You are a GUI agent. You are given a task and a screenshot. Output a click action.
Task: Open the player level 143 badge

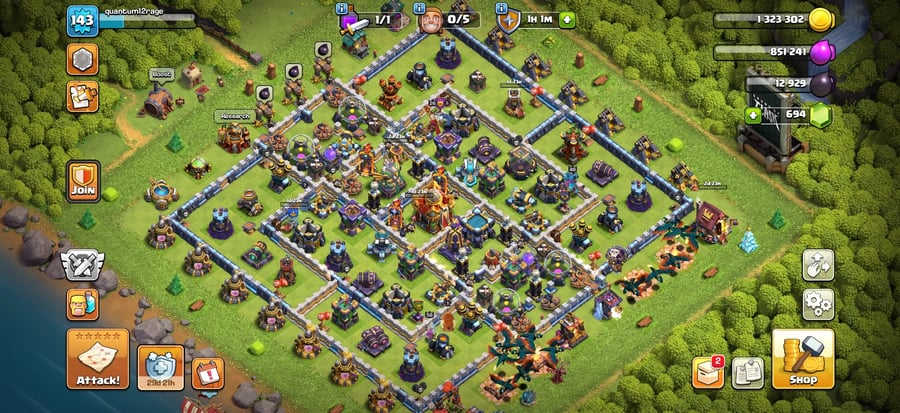click(81, 20)
